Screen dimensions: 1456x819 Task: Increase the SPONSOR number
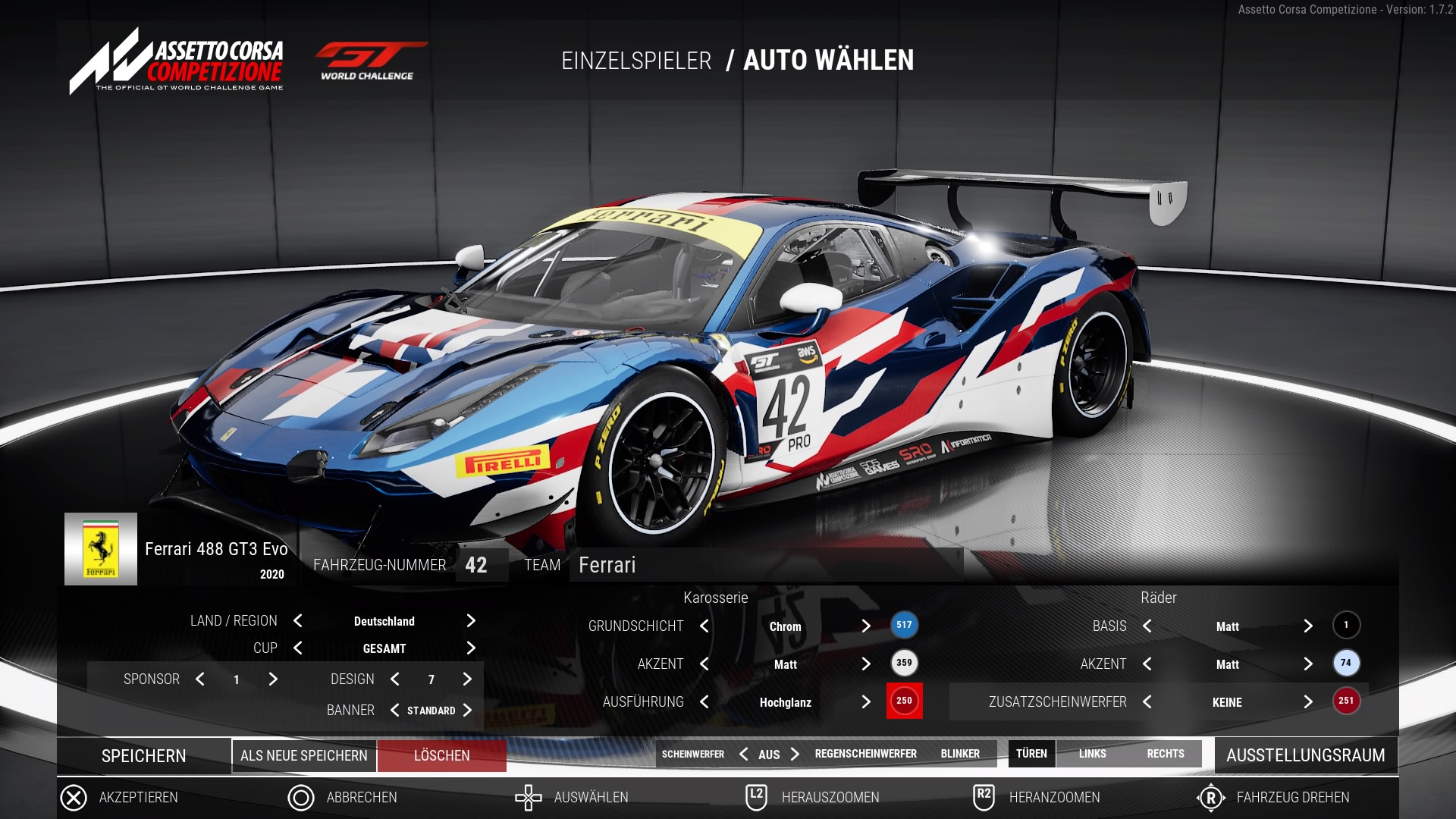pos(273,679)
